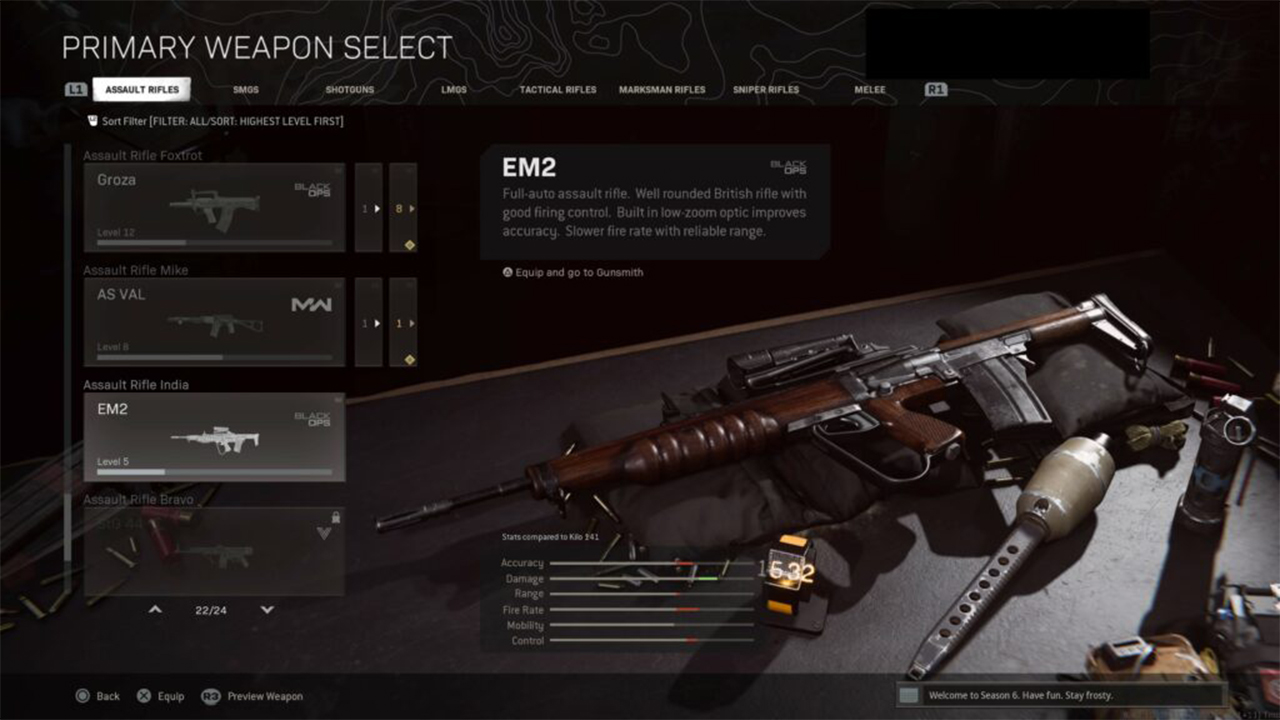Select the Groza assault rifle tile
1280x720 pixels.
[214, 207]
